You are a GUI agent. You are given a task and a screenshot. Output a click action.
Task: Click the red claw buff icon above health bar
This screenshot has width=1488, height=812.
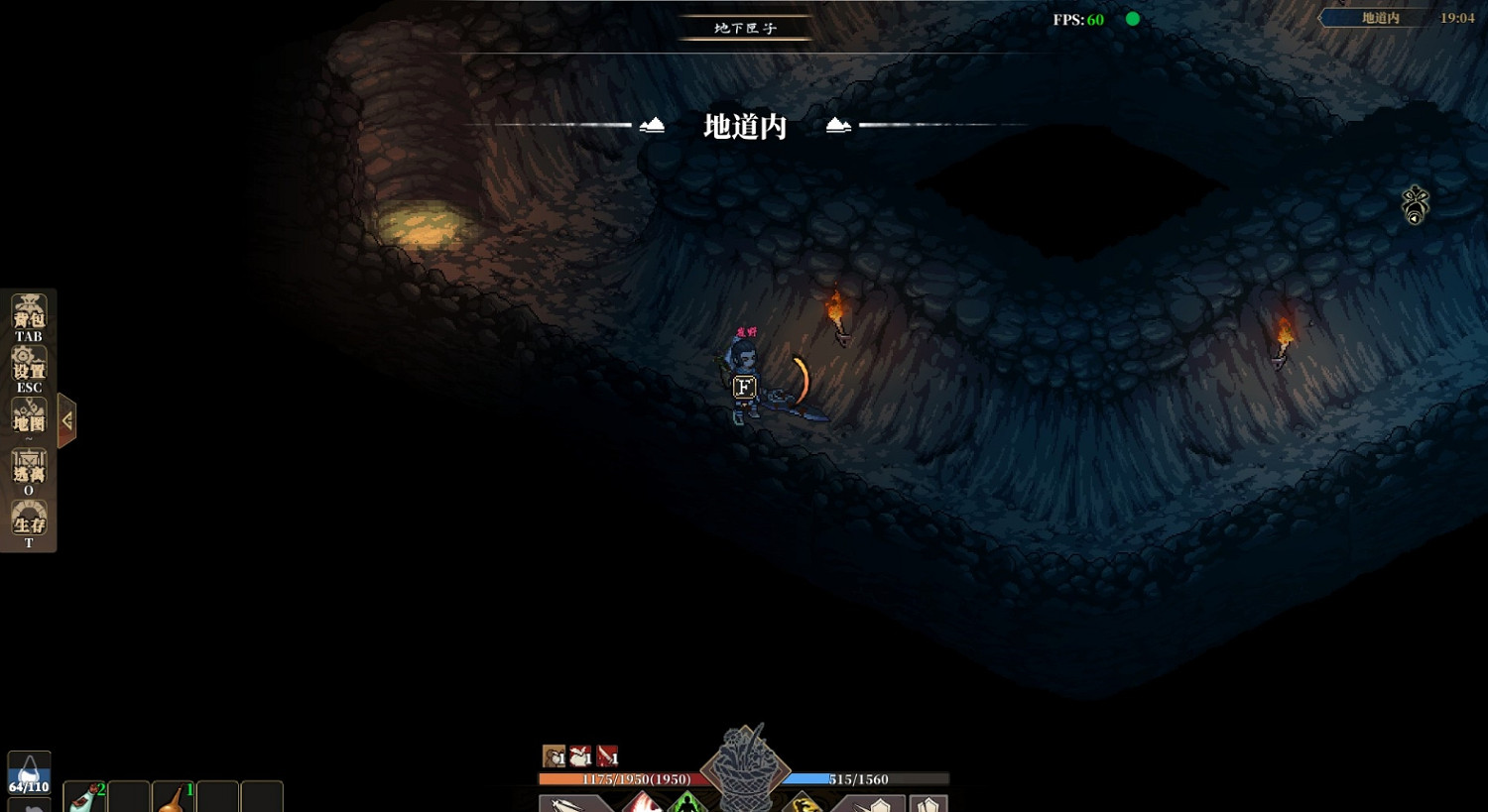click(606, 754)
